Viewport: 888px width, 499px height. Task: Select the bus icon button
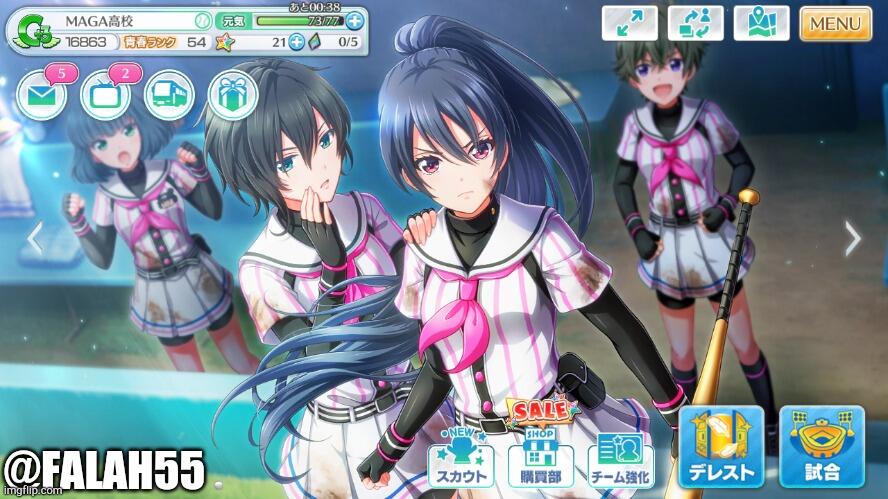click(x=169, y=95)
